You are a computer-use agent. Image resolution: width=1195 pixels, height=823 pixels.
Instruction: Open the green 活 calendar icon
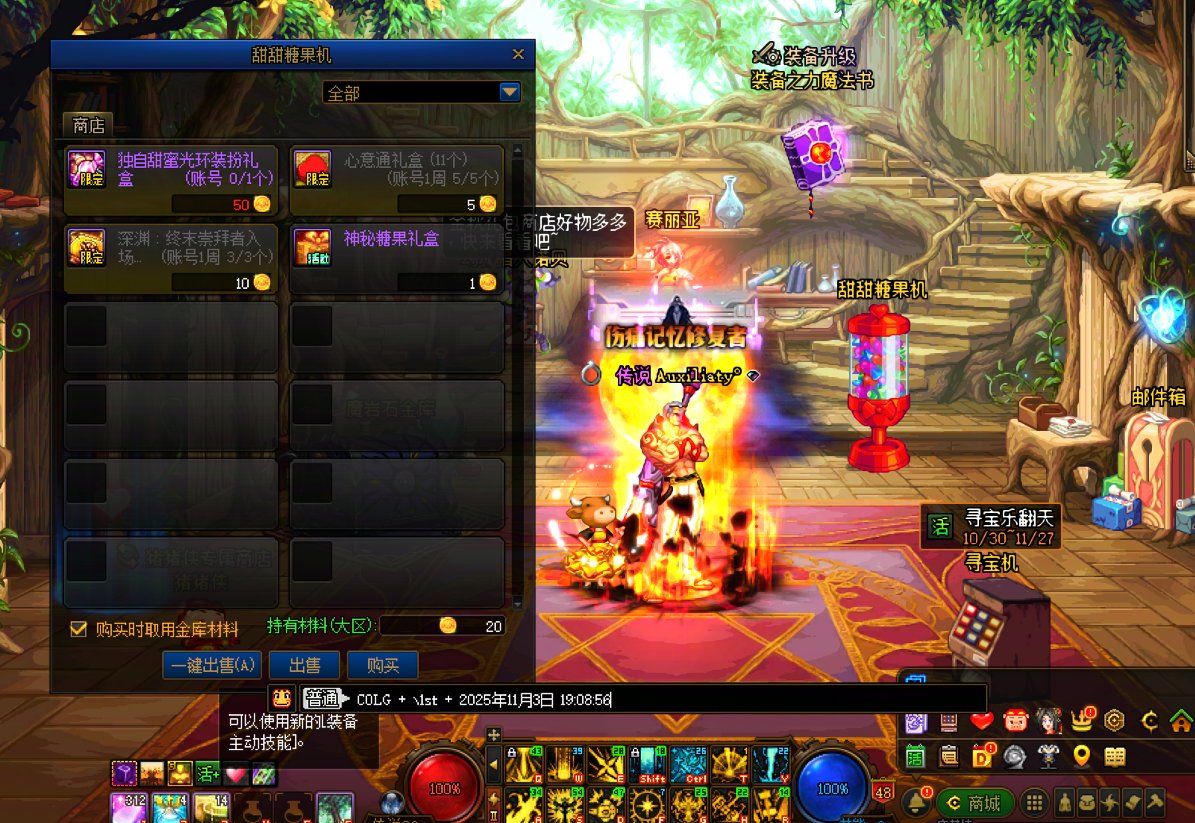916,756
